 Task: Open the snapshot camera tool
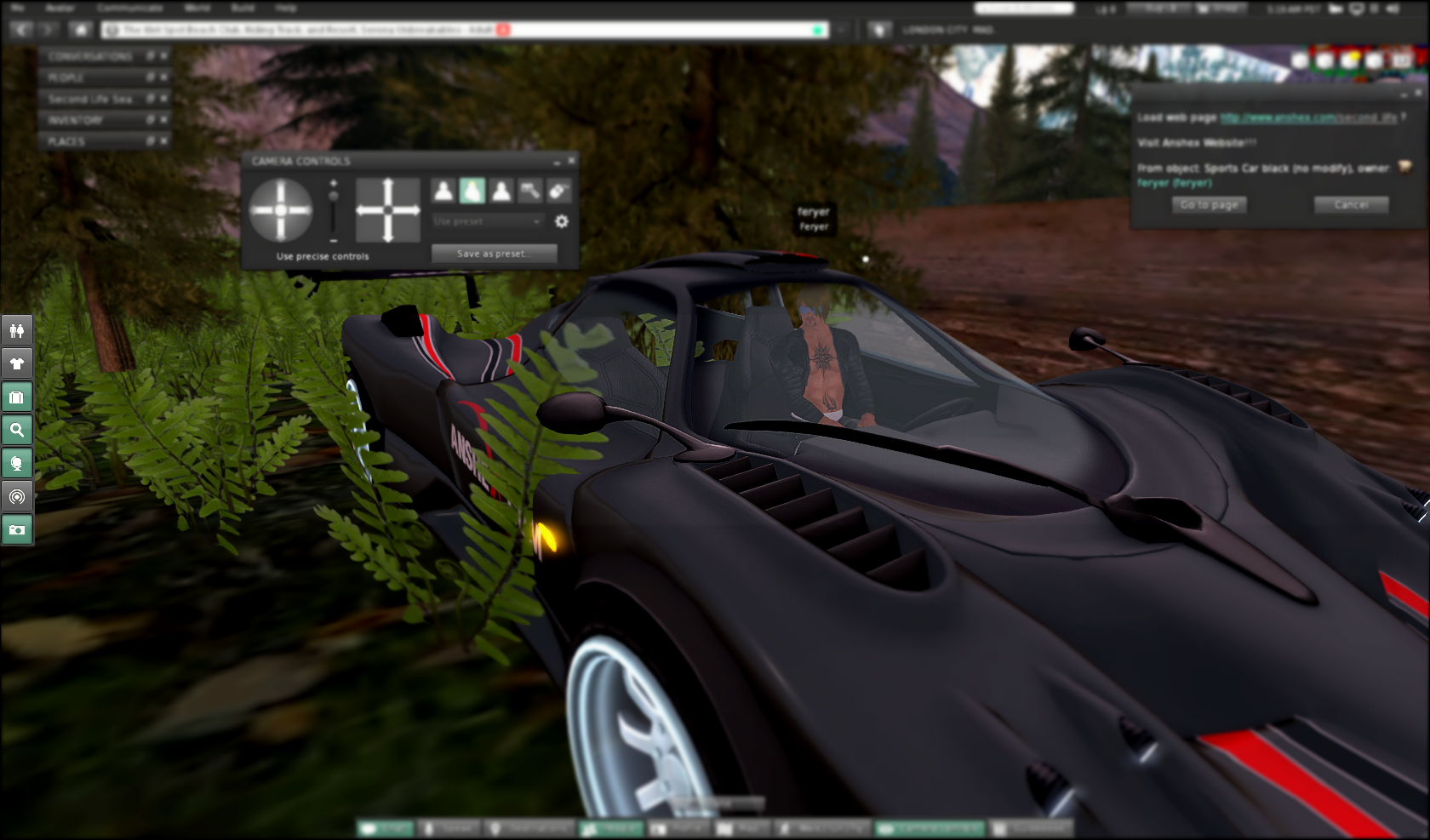pyautogui.click(x=17, y=530)
